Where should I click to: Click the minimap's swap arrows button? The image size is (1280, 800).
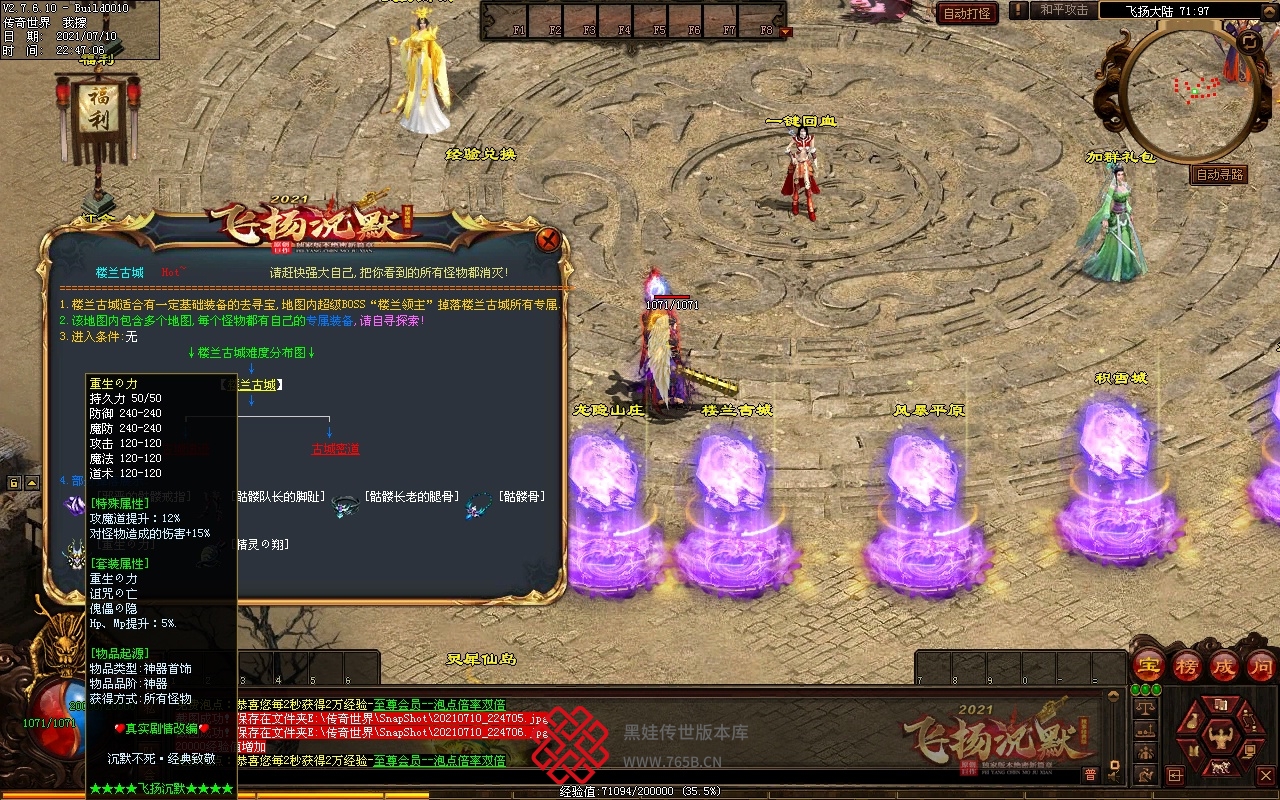click(x=1249, y=42)
